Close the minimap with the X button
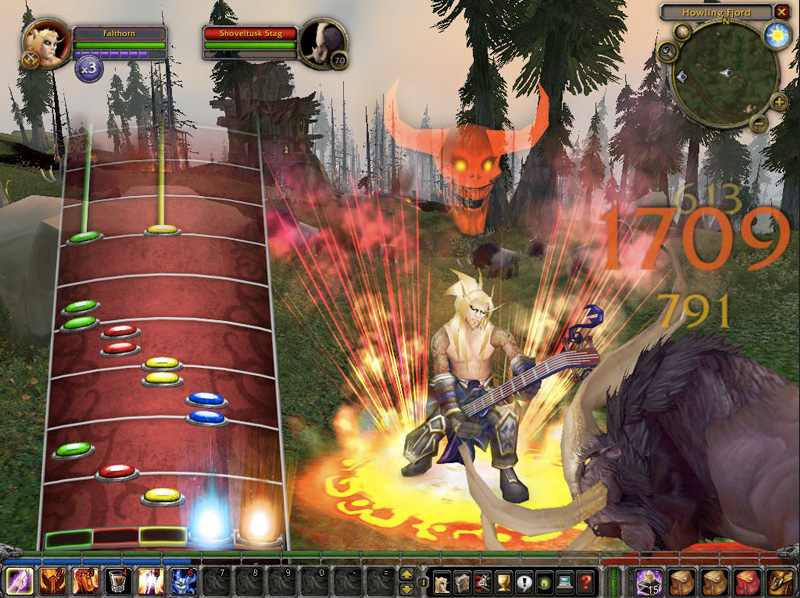The image size is (800, 598). [782, 12]
